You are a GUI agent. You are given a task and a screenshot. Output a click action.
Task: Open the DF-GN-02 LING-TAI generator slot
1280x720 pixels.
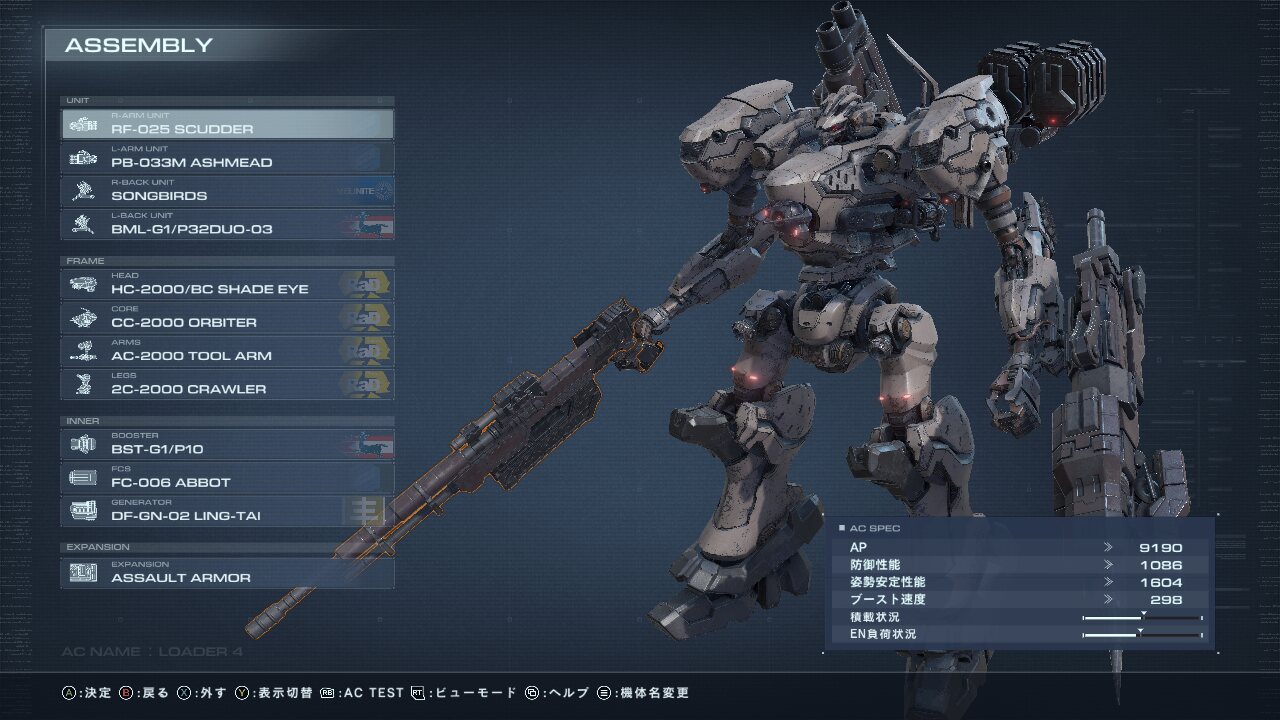pos(227,511)
